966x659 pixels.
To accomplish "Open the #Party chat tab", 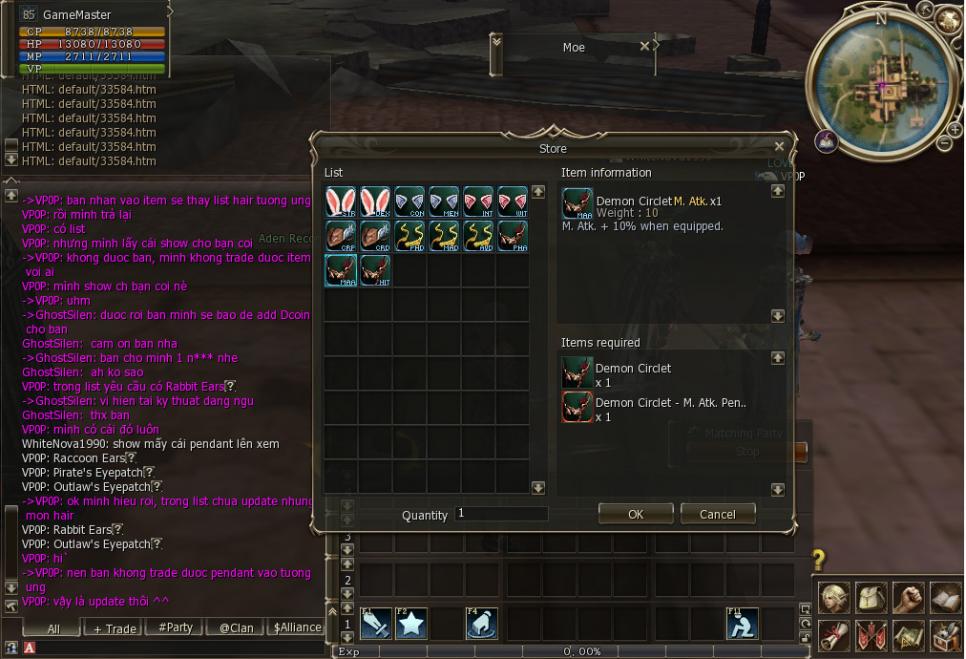I will pos(176,628).
